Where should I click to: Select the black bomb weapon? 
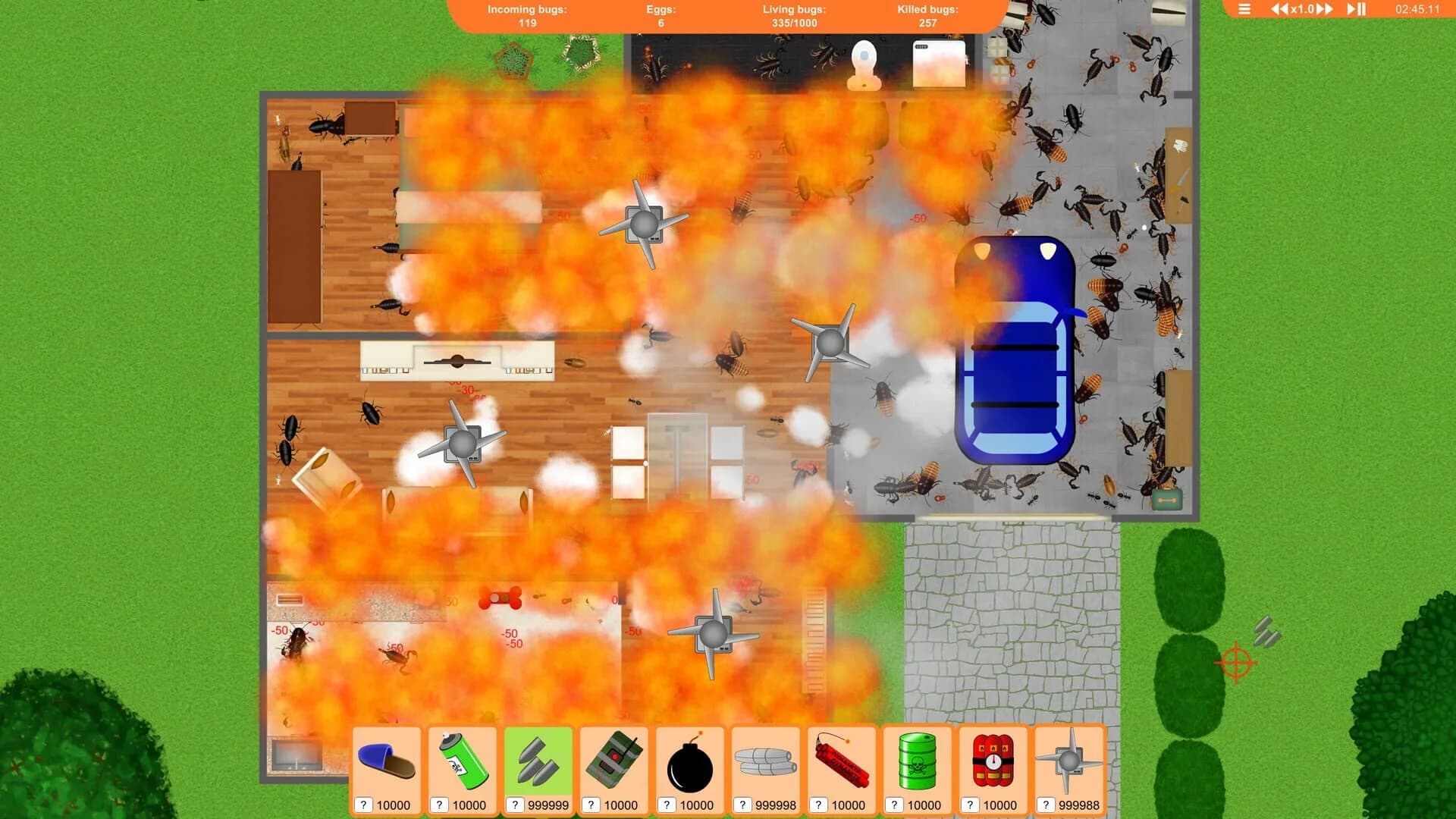click(x=690, y=762)
